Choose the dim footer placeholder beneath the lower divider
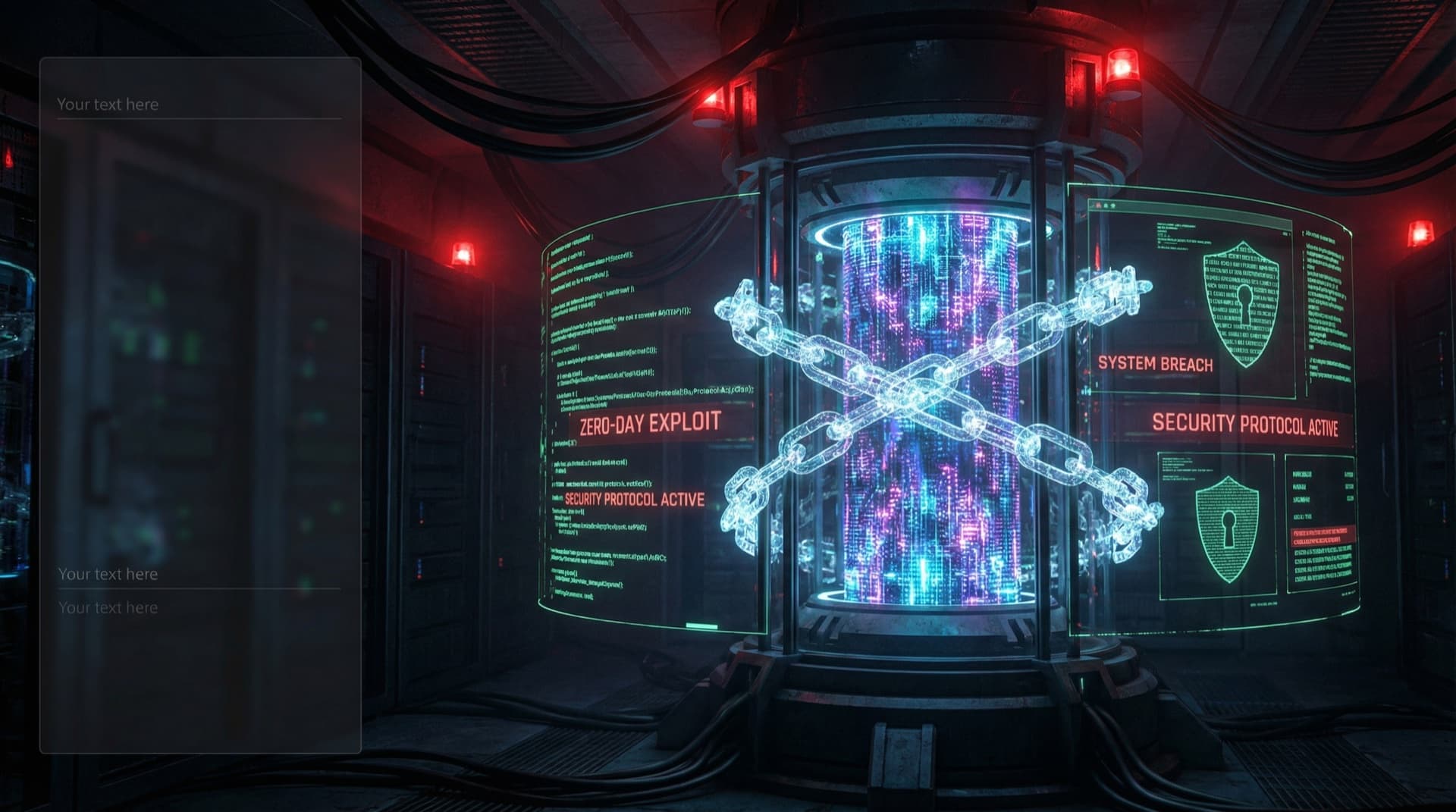Viewport: 1456px width, 812px height. (x=108, y=607)
